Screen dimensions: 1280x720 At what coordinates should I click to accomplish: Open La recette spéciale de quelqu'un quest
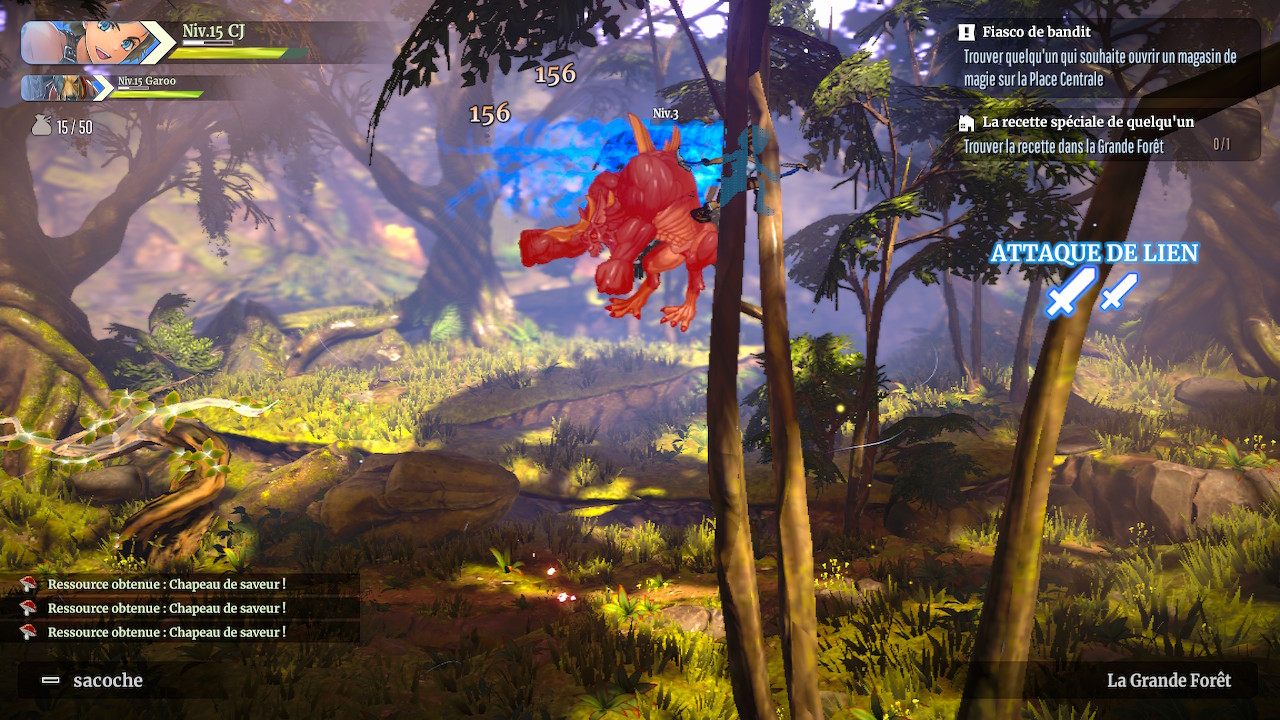[x=1100, y=134]
